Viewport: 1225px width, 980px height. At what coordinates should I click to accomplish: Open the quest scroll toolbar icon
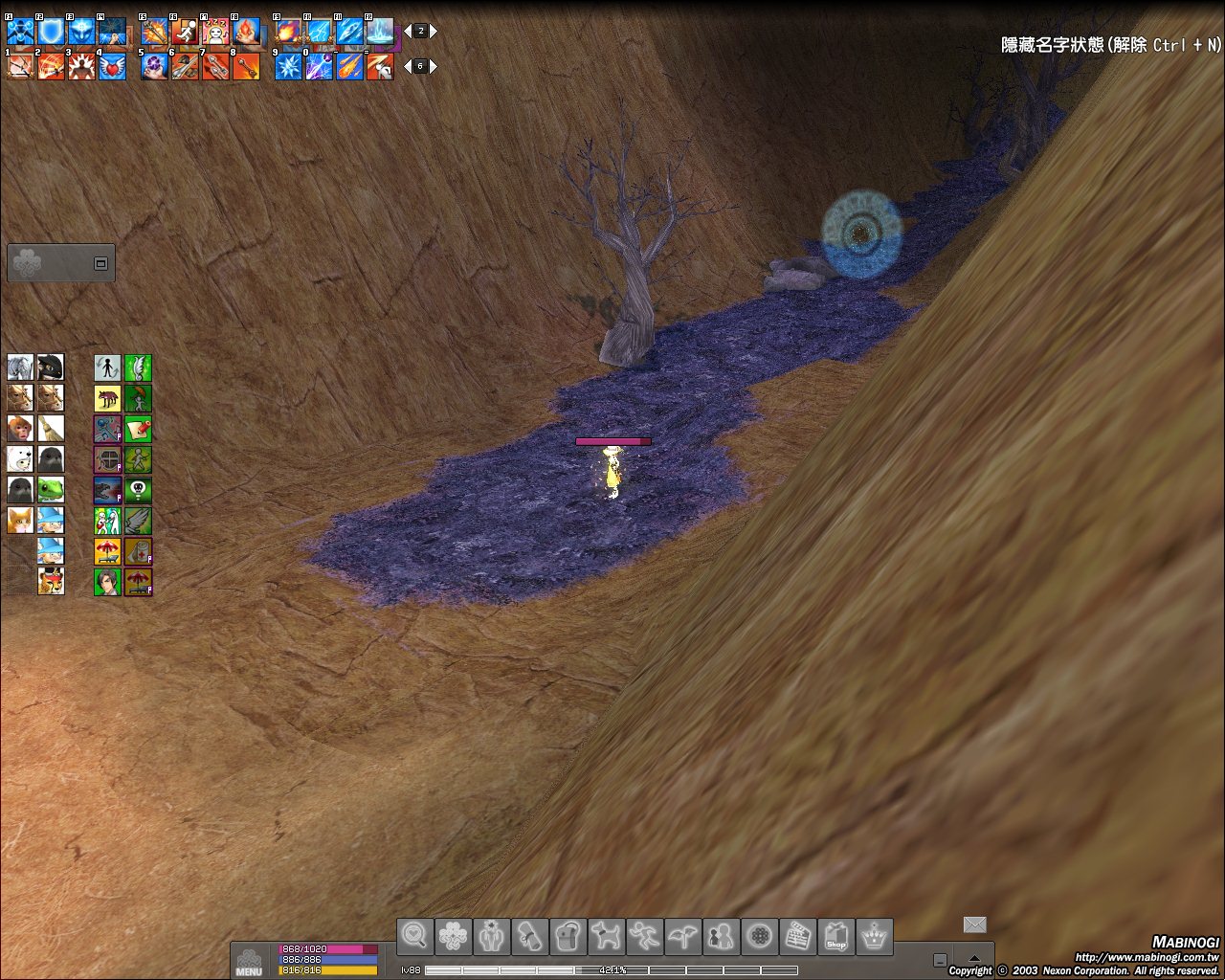tap(529, 936)
